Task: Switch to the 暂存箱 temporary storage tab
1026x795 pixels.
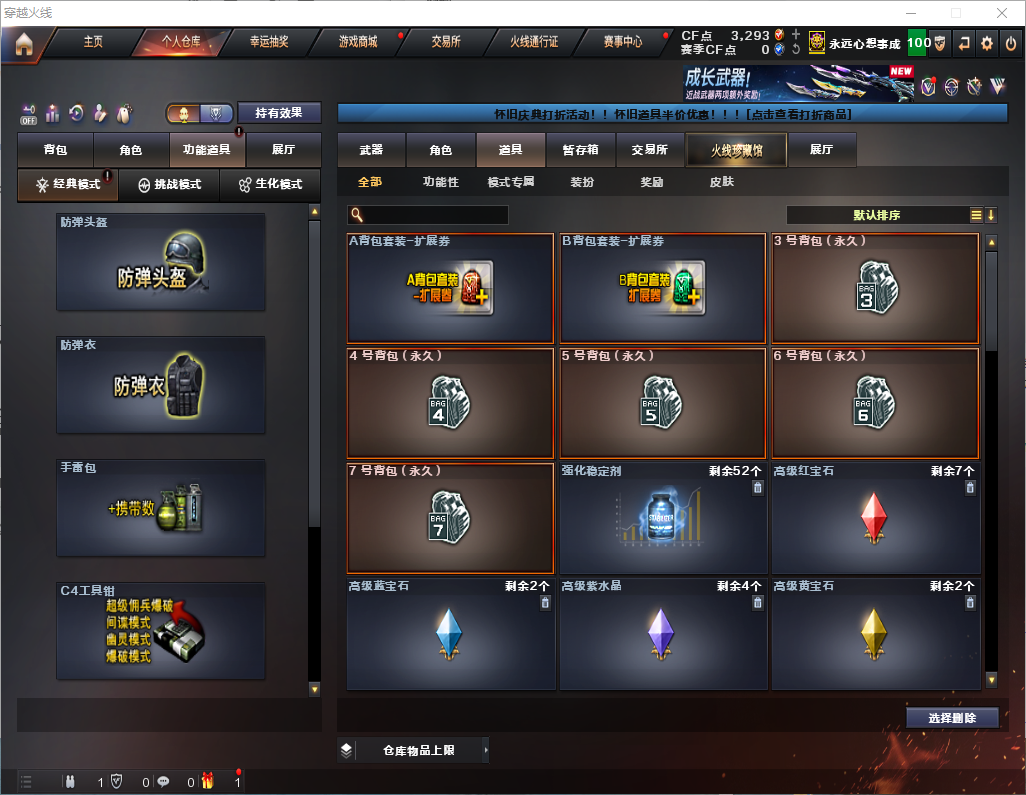Action: [580, 150]
